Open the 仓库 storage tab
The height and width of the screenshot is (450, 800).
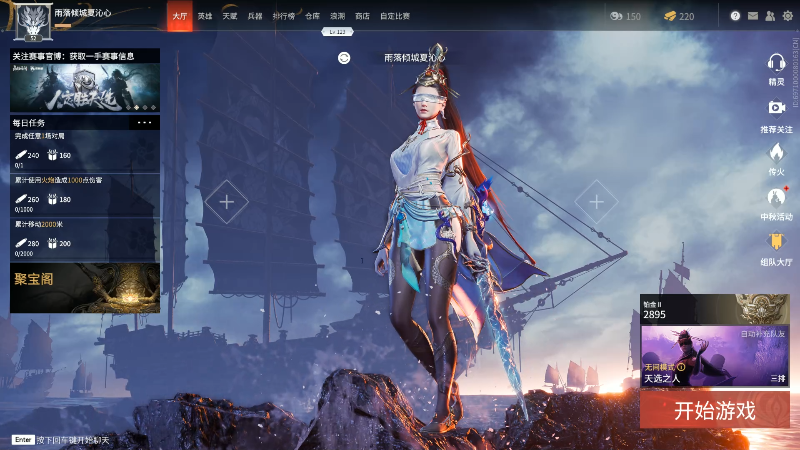pos(312,16)
